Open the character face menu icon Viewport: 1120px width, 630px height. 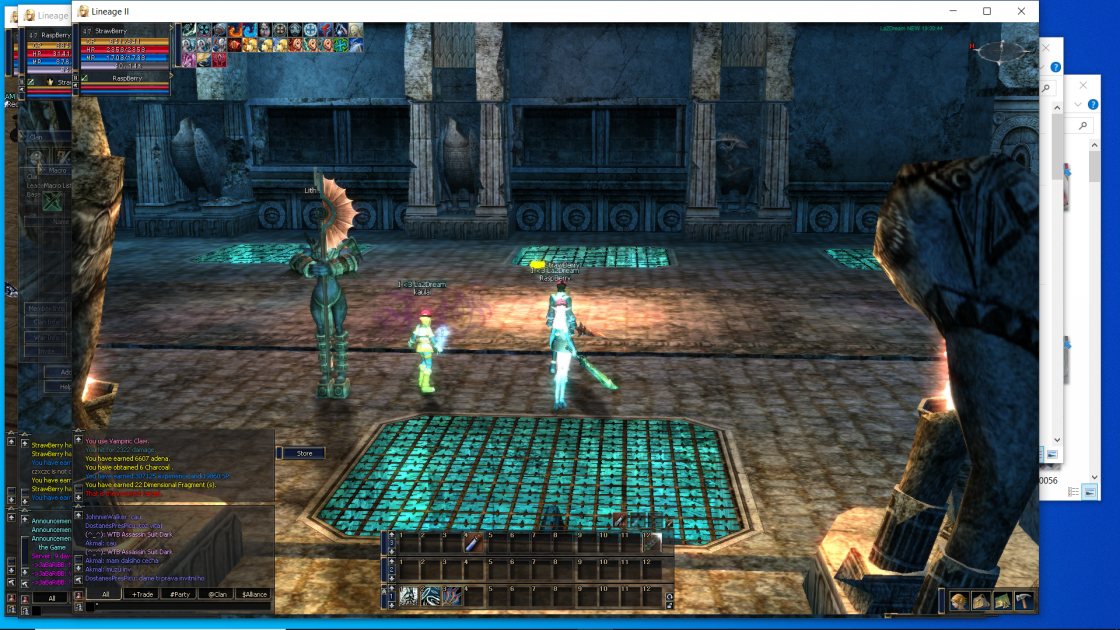[x=959, y=600]
